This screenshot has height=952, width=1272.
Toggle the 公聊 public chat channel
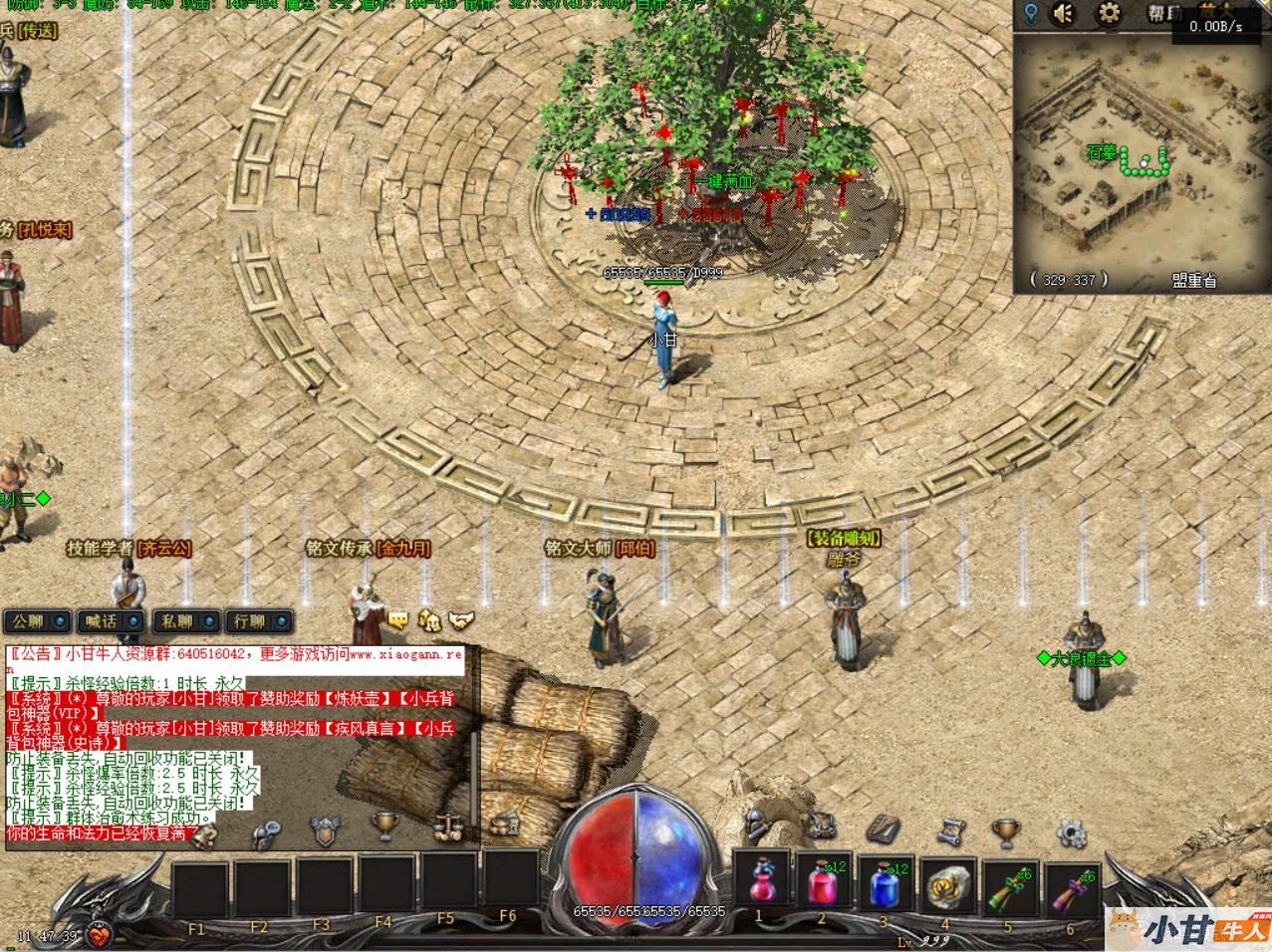38,621
